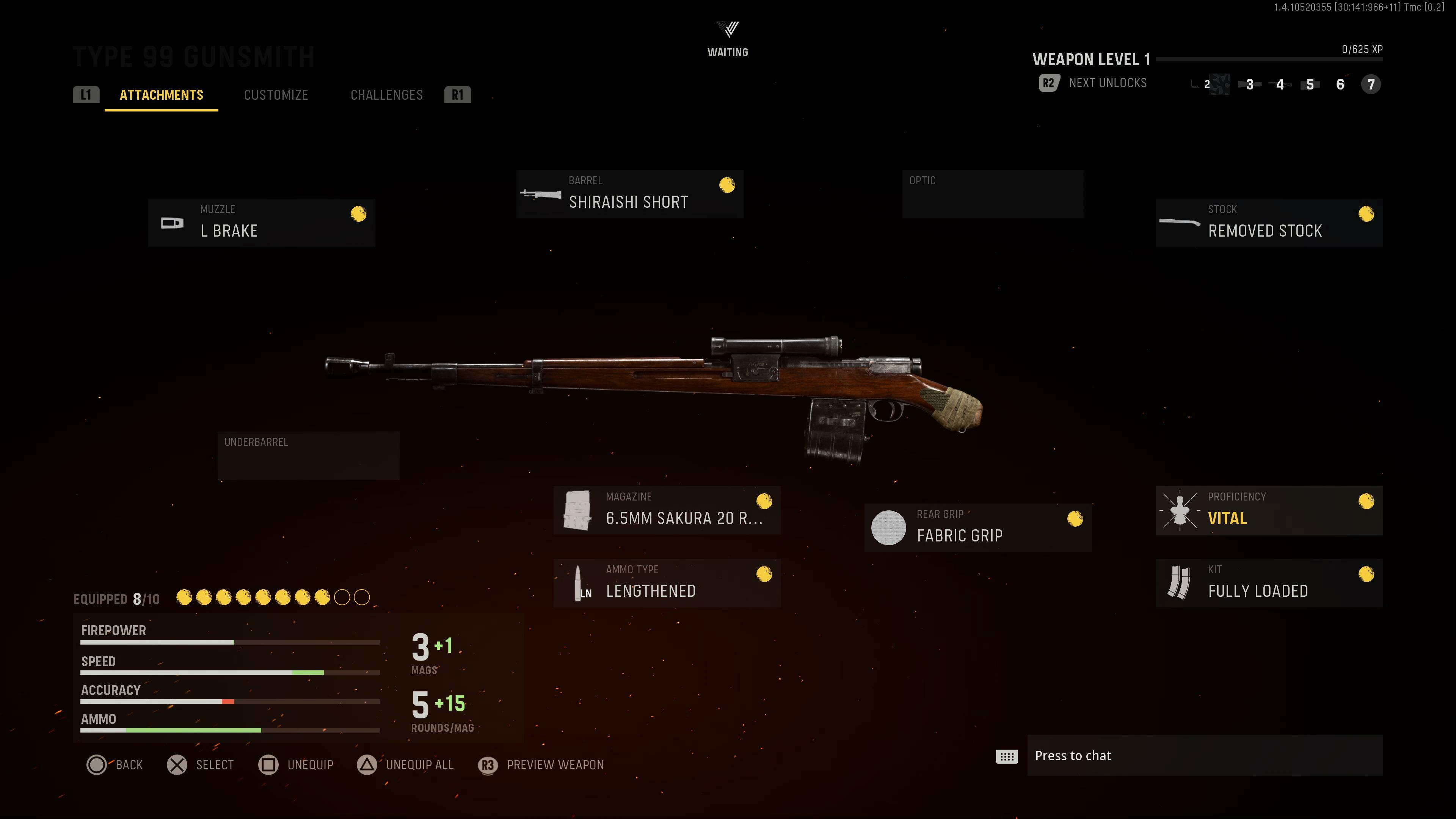
Task: Go back using the Back button
Action: (x=115, y=765)
